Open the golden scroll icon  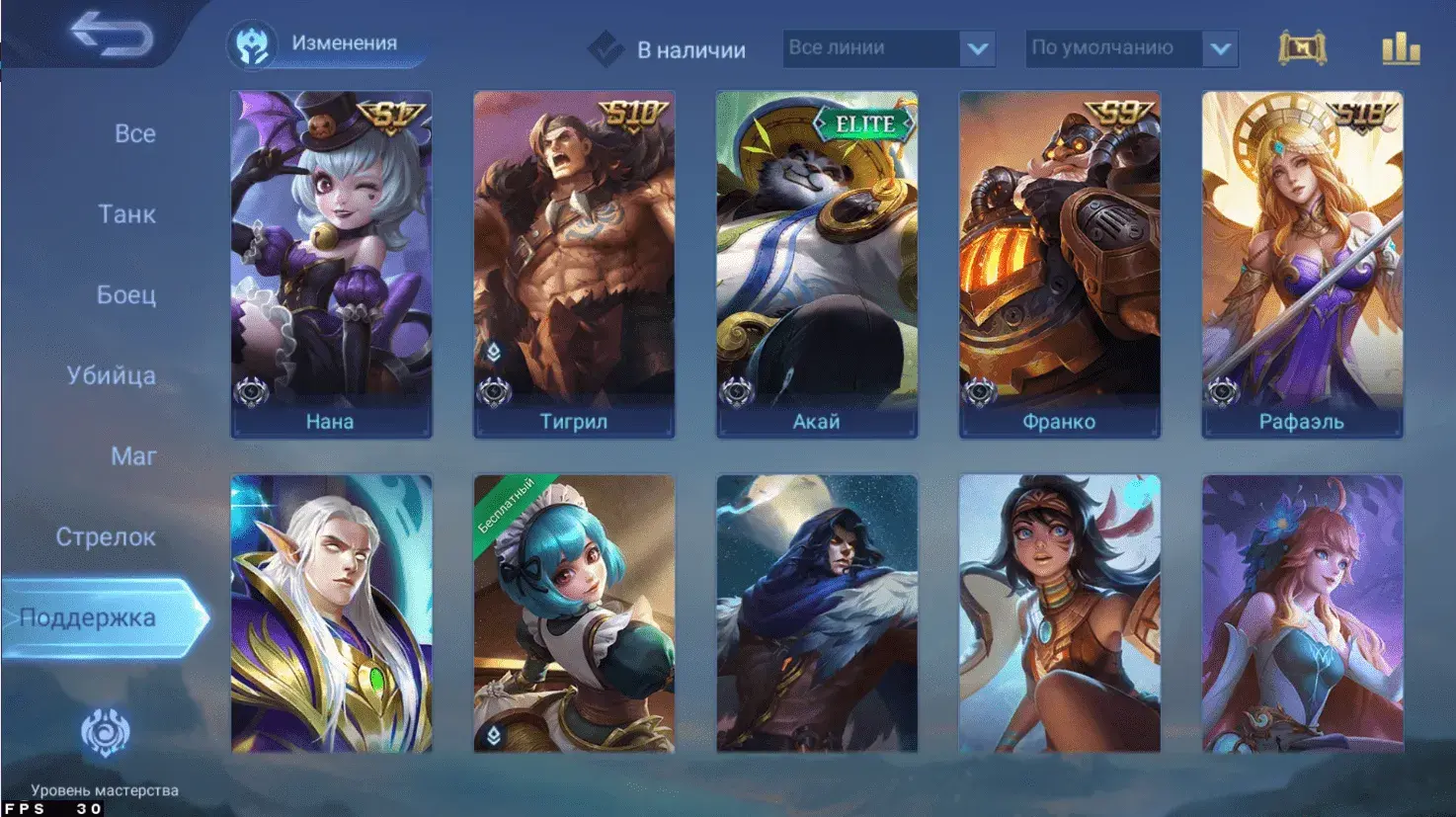pos(1301,48)
